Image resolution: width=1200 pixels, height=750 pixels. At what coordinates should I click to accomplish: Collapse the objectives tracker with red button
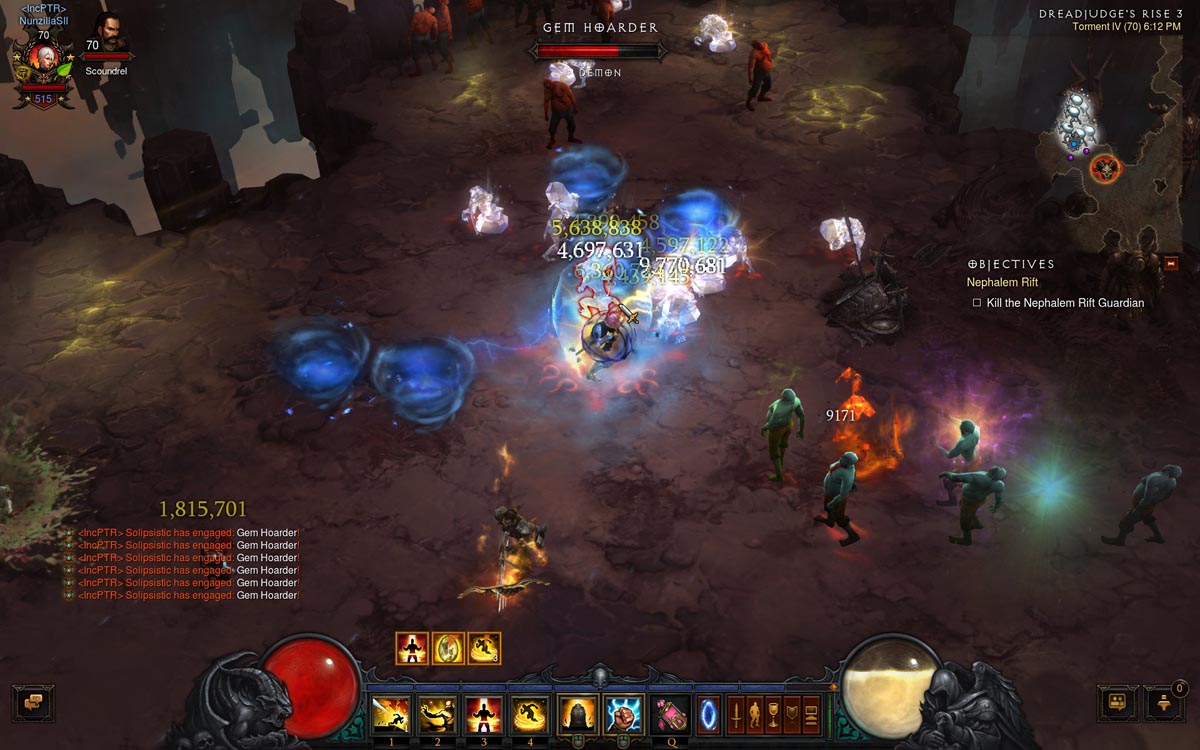(1171, 263)
